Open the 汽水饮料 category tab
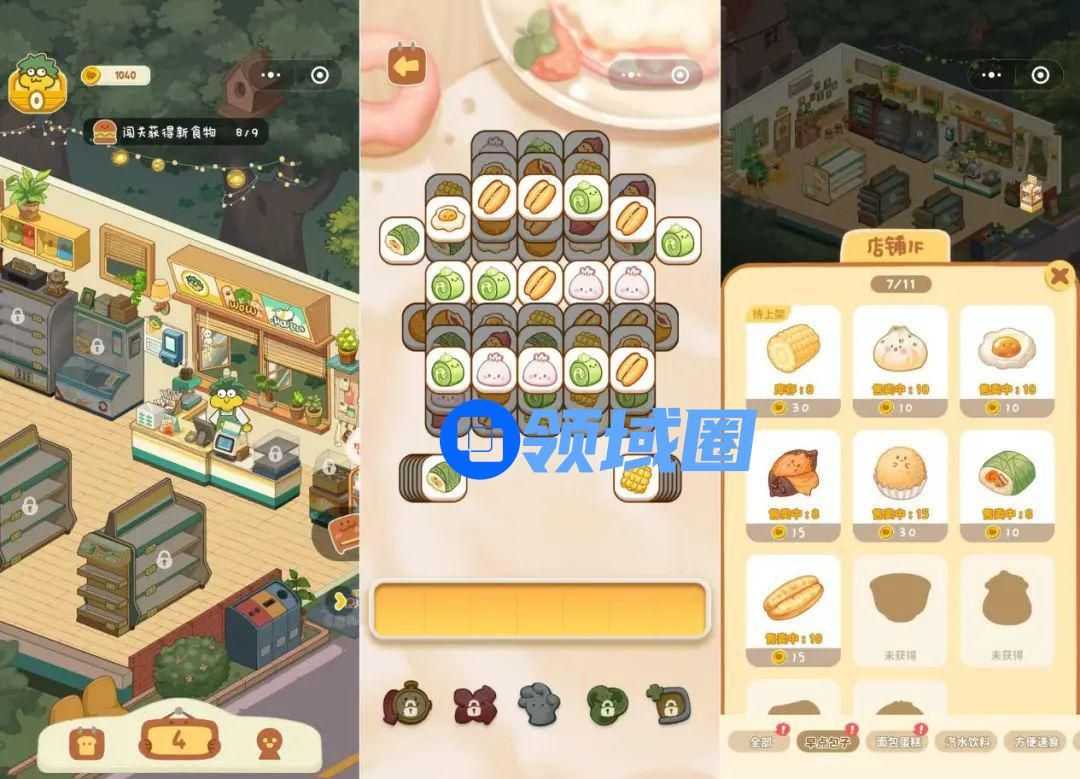This screenshot has width=1080, height=779. tap(966, 741)
